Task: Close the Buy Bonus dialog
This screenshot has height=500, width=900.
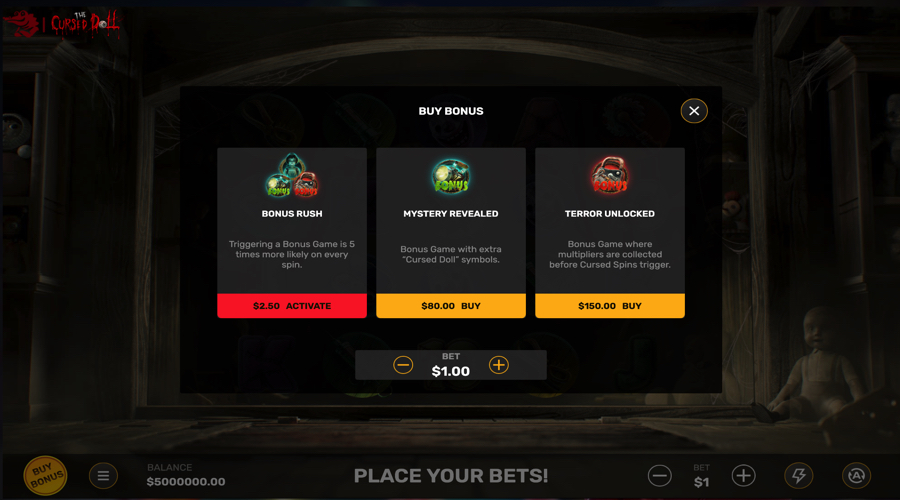Action: [694, 111]
